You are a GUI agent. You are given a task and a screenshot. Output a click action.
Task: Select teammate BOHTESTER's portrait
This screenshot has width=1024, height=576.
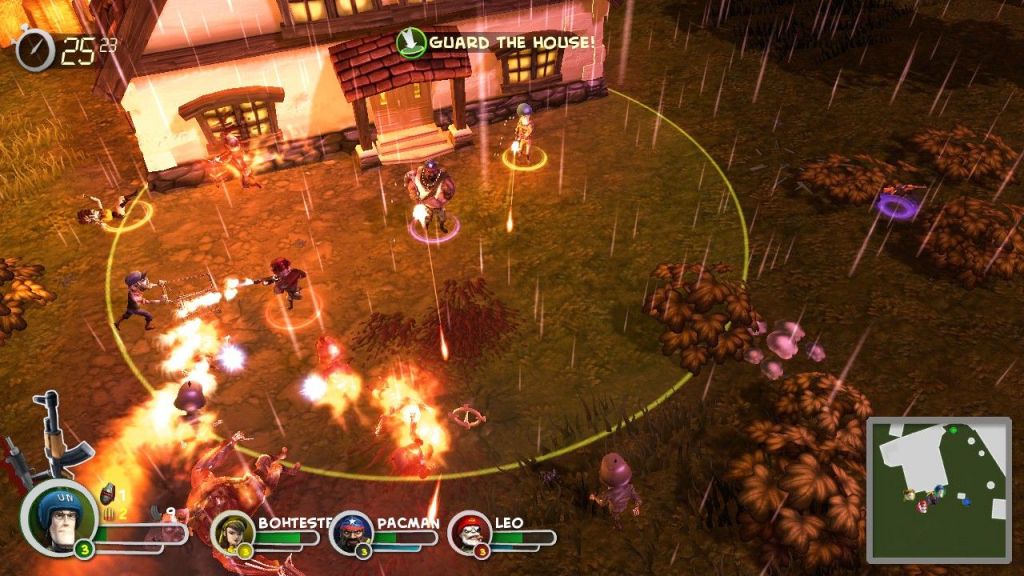click(230, 530)
